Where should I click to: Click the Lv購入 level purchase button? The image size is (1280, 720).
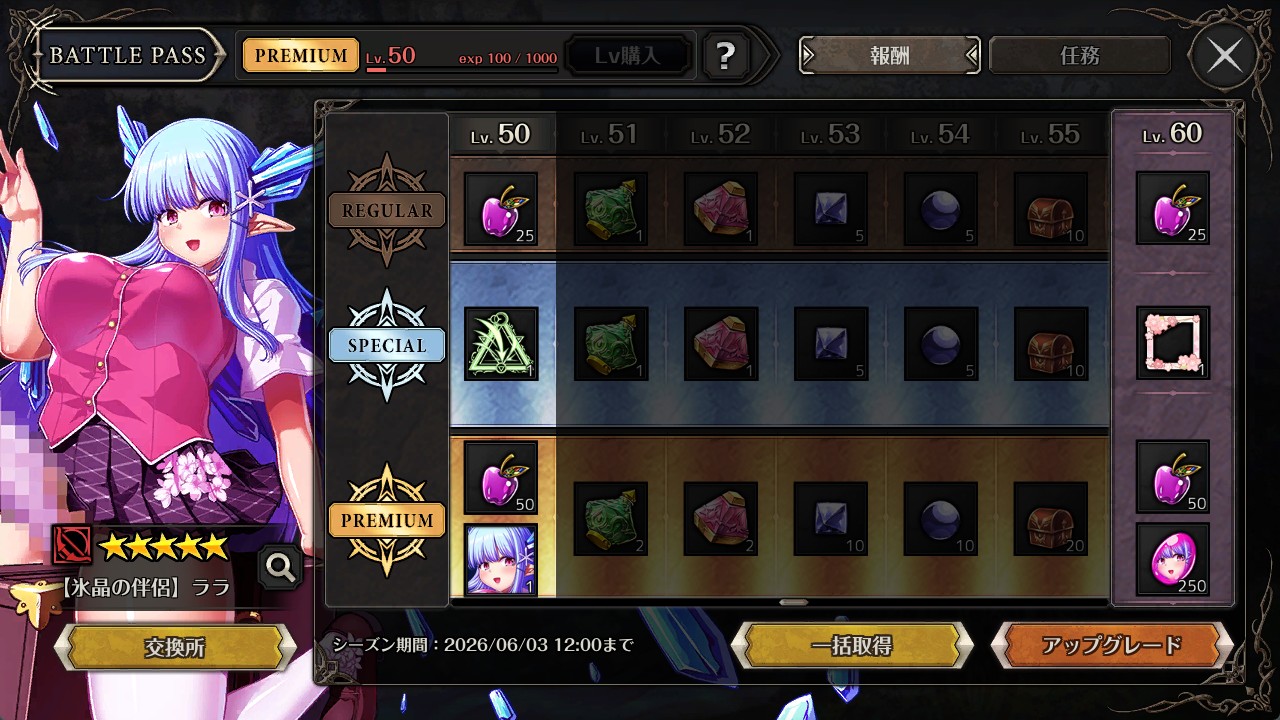628,56
